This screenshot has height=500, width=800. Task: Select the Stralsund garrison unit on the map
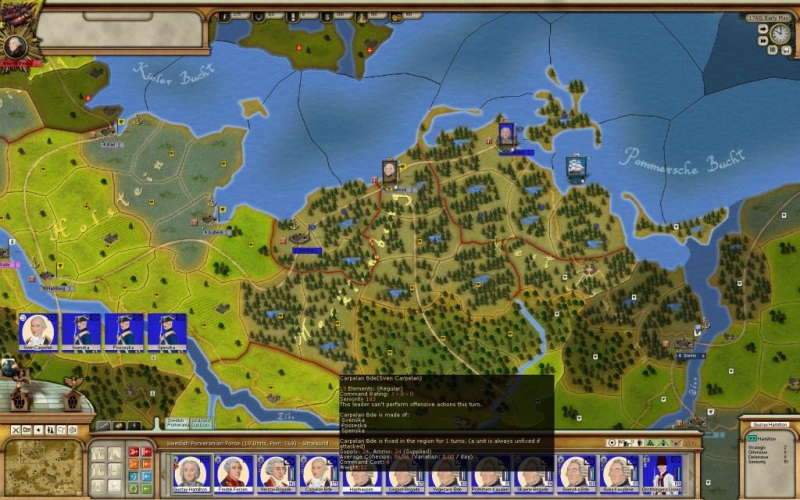click(x=390, y=173)
